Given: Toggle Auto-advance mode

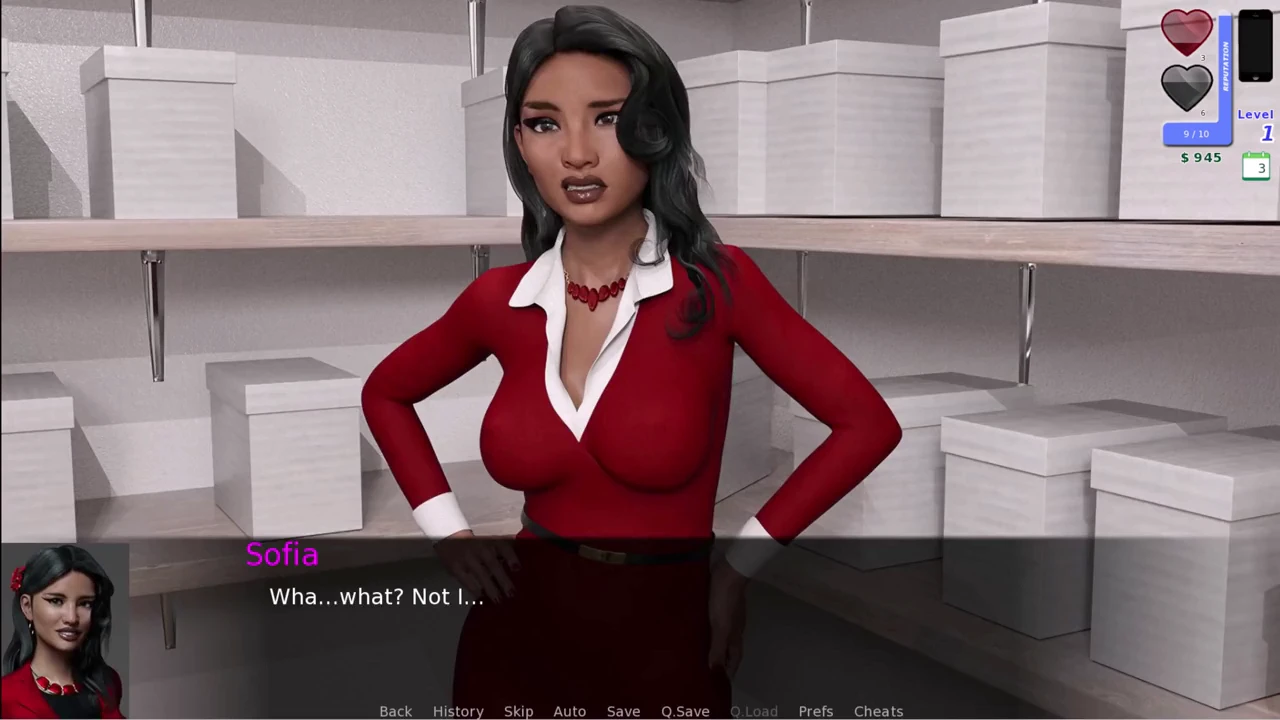Looking at the screenshot, I should (x=569, y=711).
